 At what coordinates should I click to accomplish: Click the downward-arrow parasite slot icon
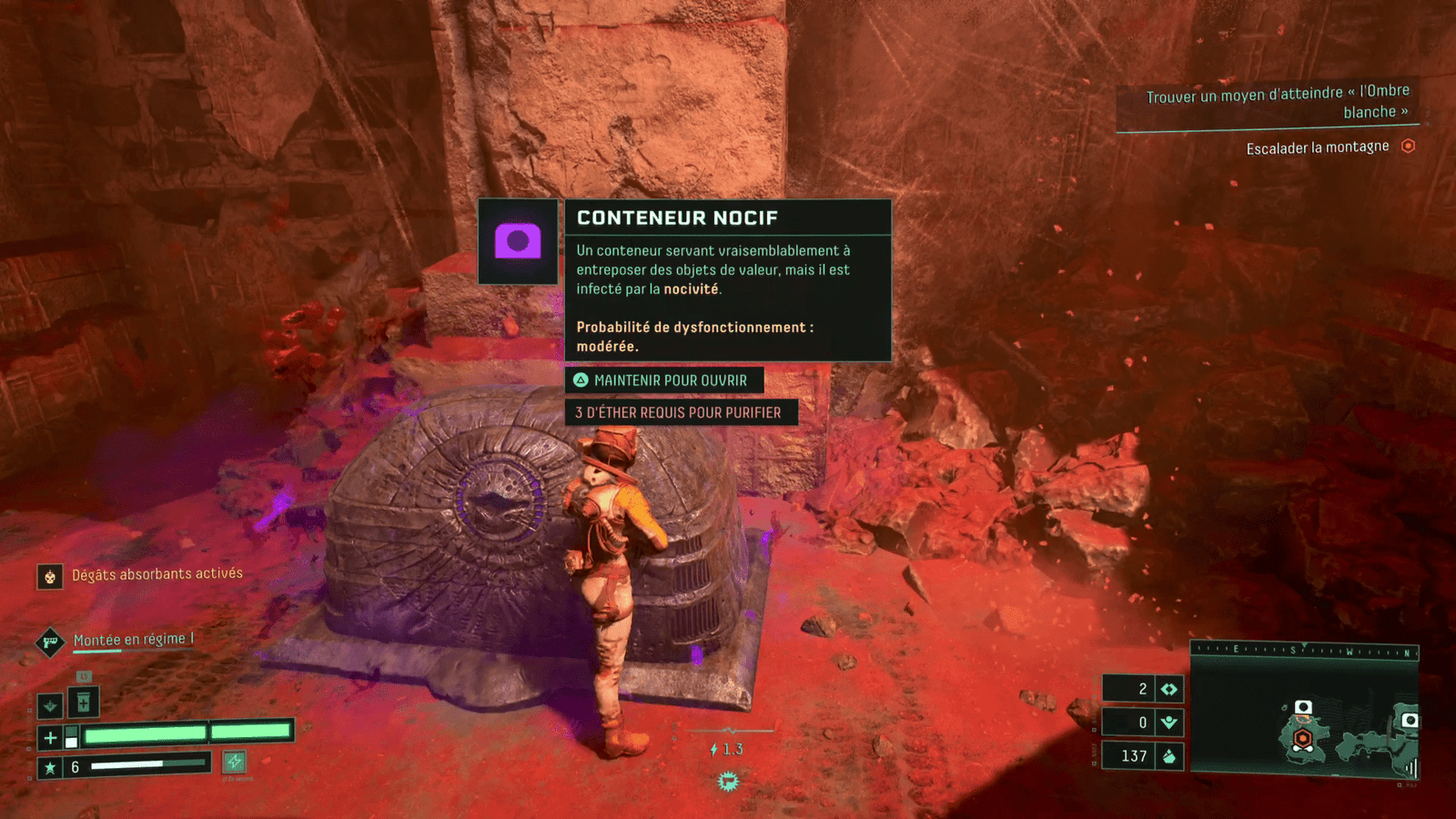(50, 704)
